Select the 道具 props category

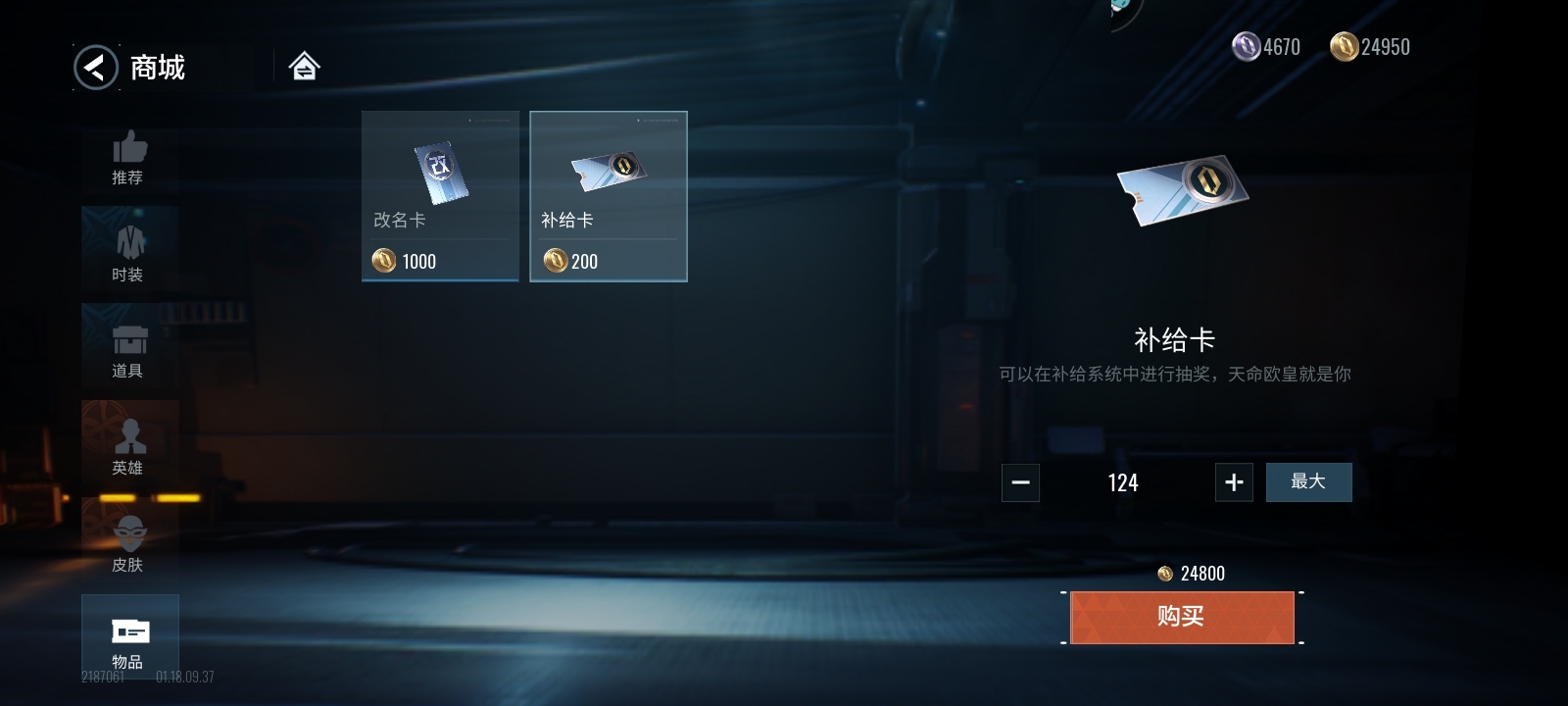coord(129,351)
